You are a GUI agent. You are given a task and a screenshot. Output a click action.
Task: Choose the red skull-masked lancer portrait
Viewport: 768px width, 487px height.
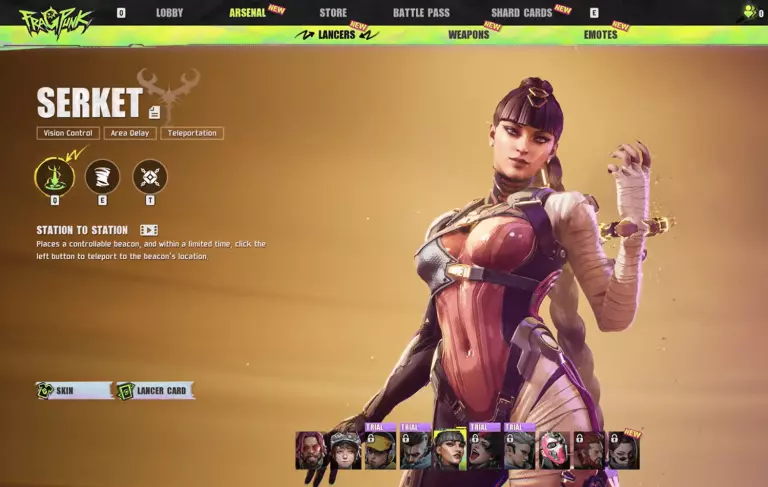554,451
